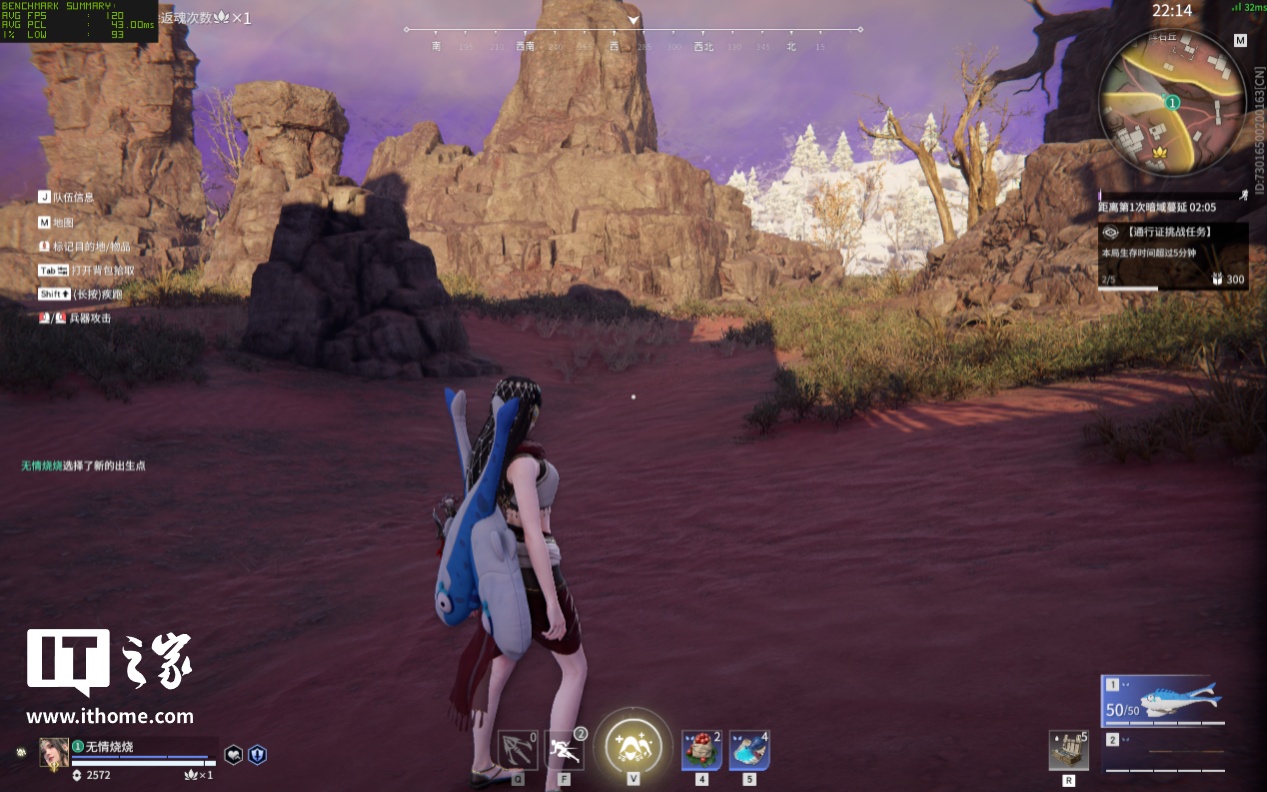Select the golden lotus marker on minimap

1161,151
